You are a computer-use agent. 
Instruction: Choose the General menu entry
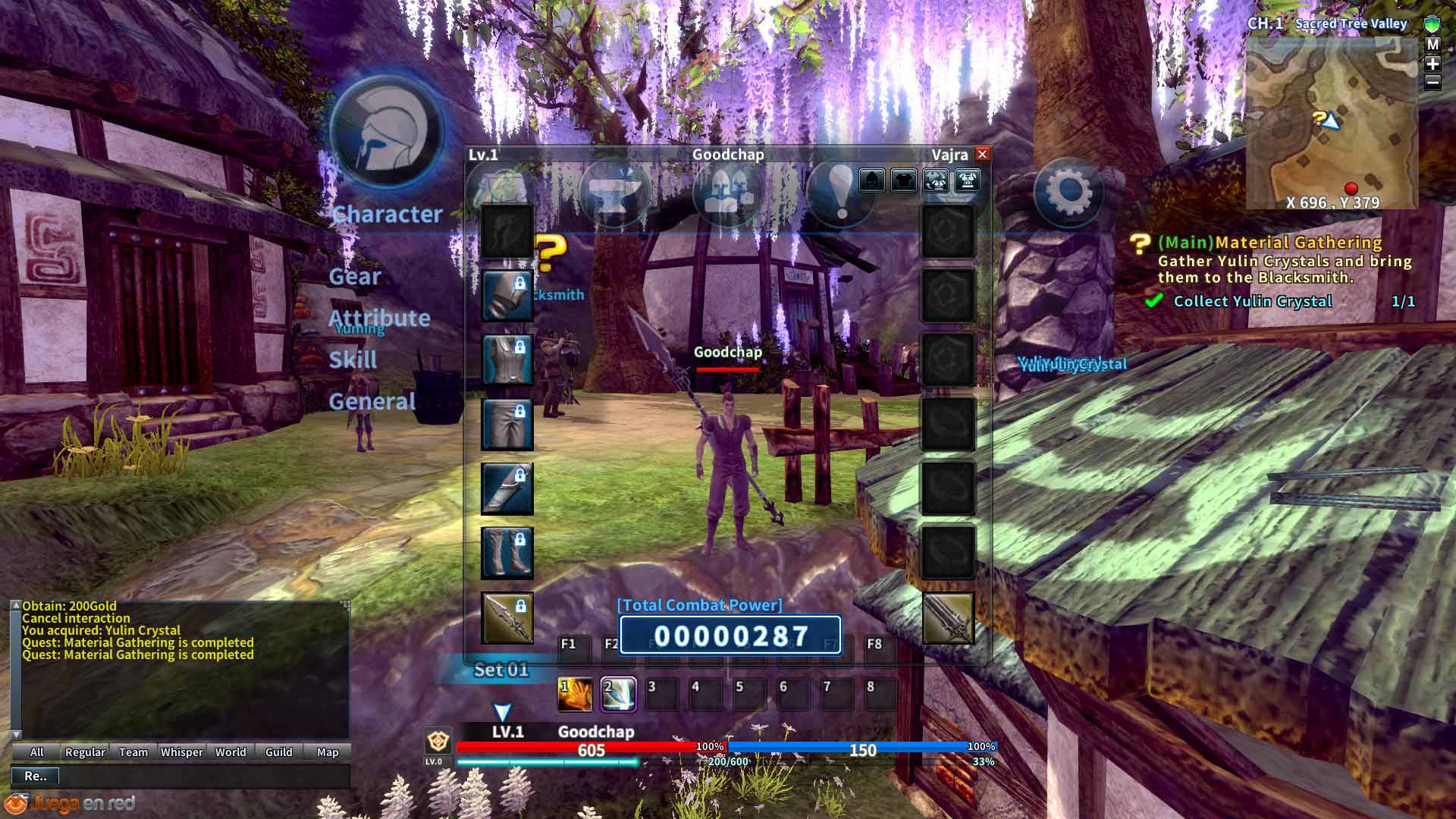(372, 401)
